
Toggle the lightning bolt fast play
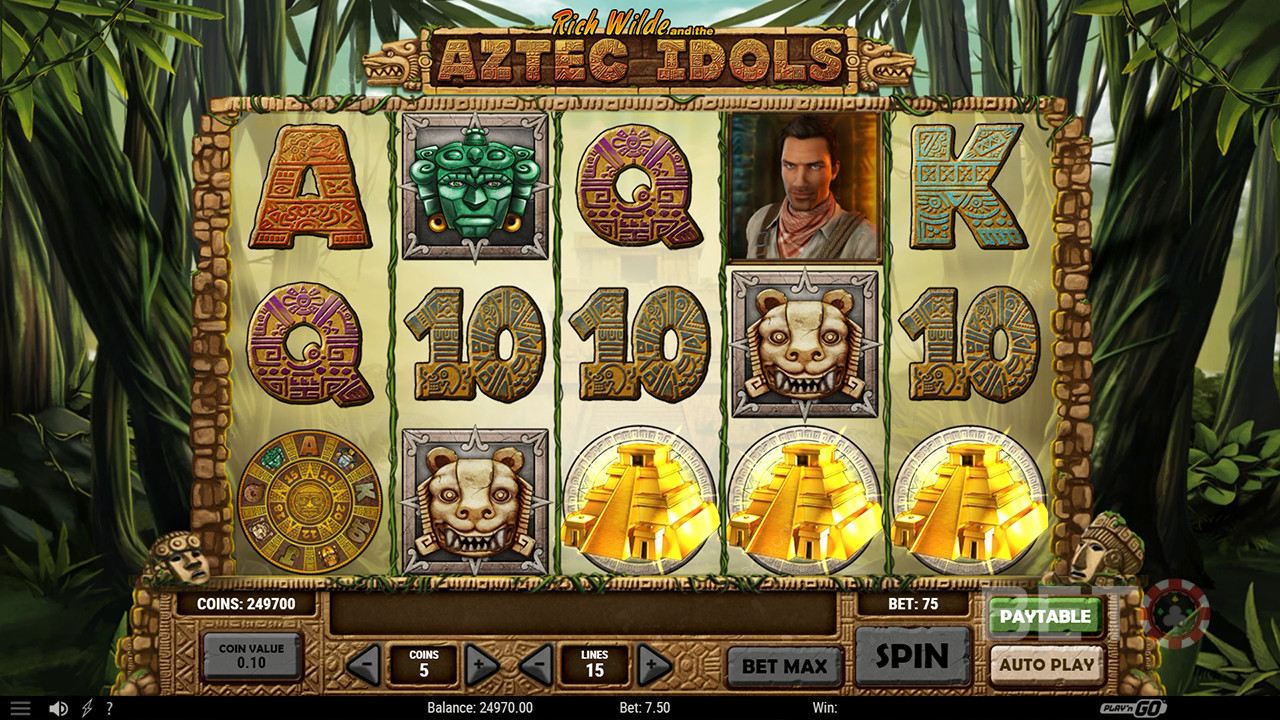[x=86, y=708]
